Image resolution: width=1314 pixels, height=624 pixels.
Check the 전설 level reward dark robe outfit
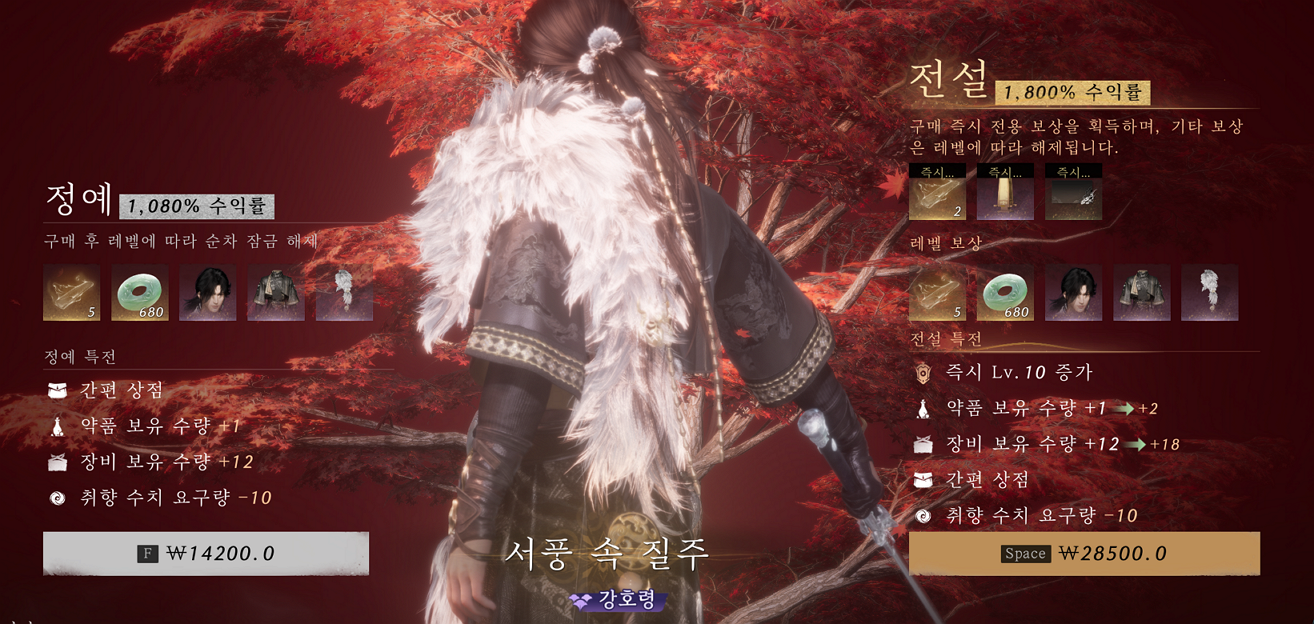[1141, 293]
